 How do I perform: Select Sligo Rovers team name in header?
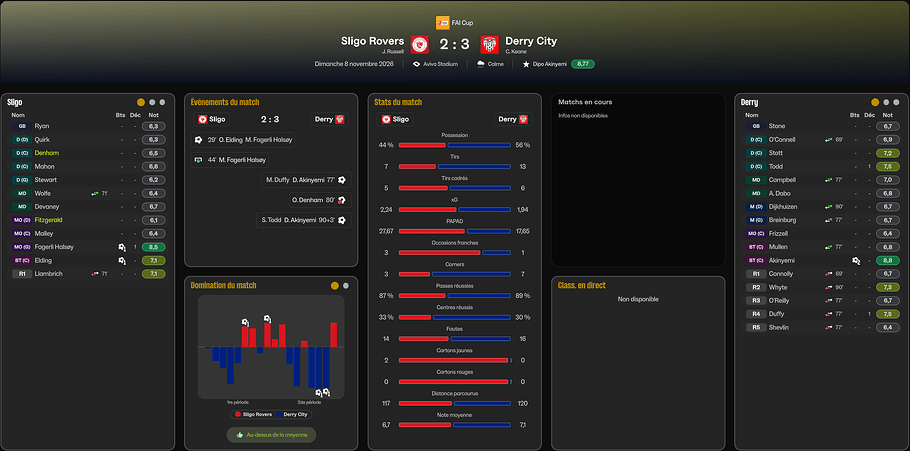point(372,41)
